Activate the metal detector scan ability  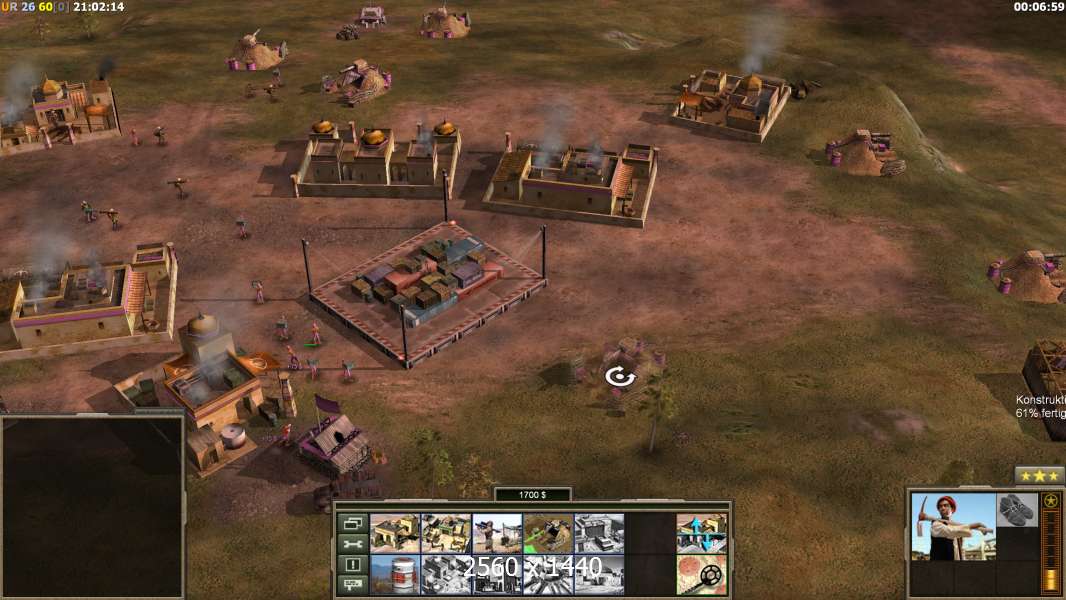point(701,574)
